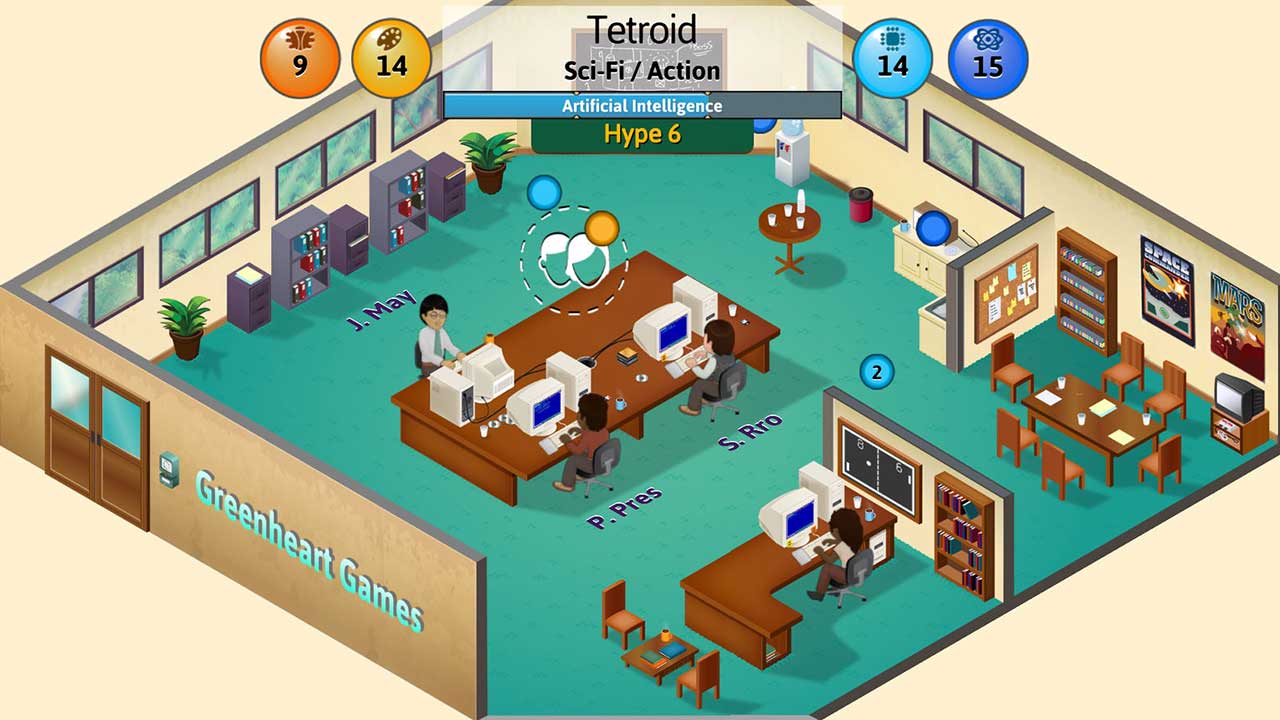This screenshot has height=720, width=1280.
Task: Click the Hype 6 counter on the chalkboard
Action: click(x=640, y=135)
